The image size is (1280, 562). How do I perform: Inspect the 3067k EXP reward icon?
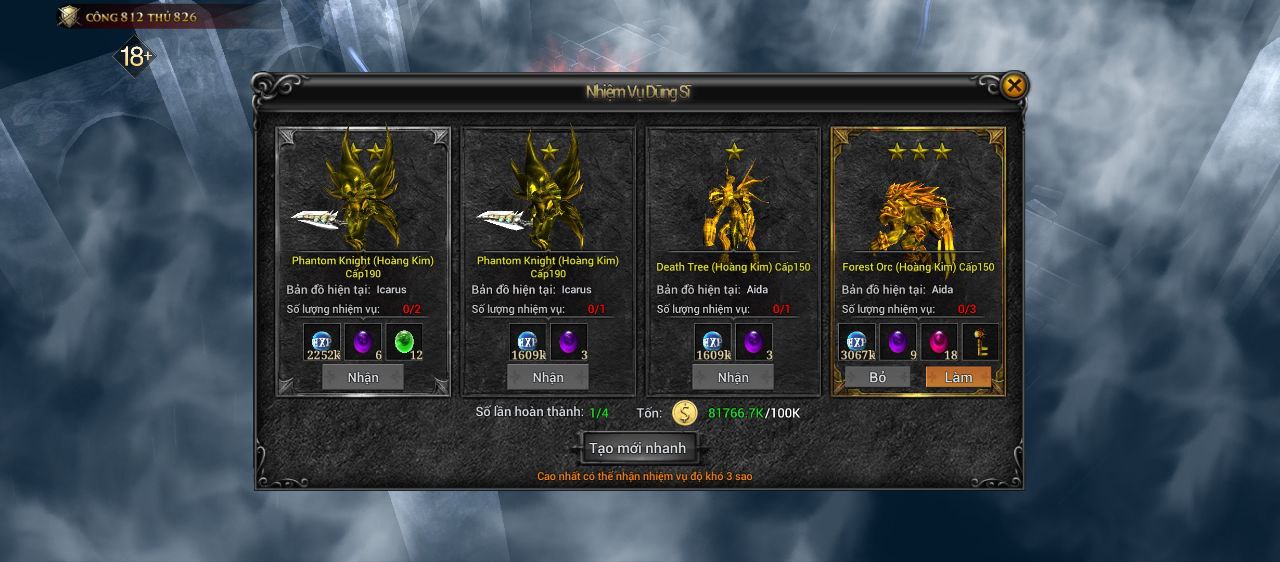click(857, 342)
